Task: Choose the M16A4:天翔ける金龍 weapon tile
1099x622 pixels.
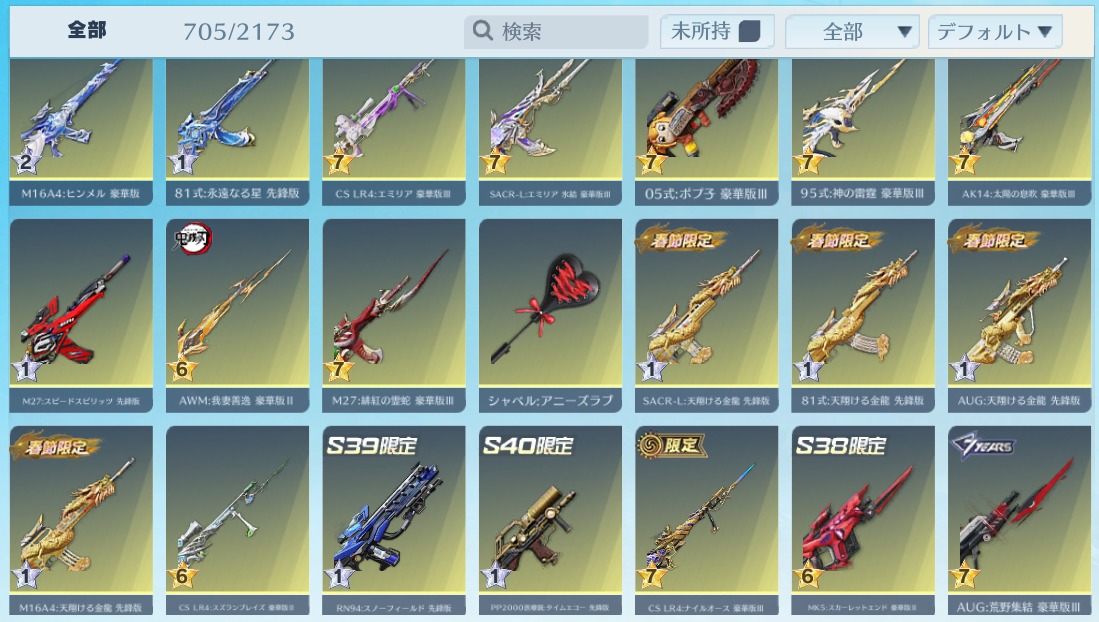Action: click(x=81, y=515)
